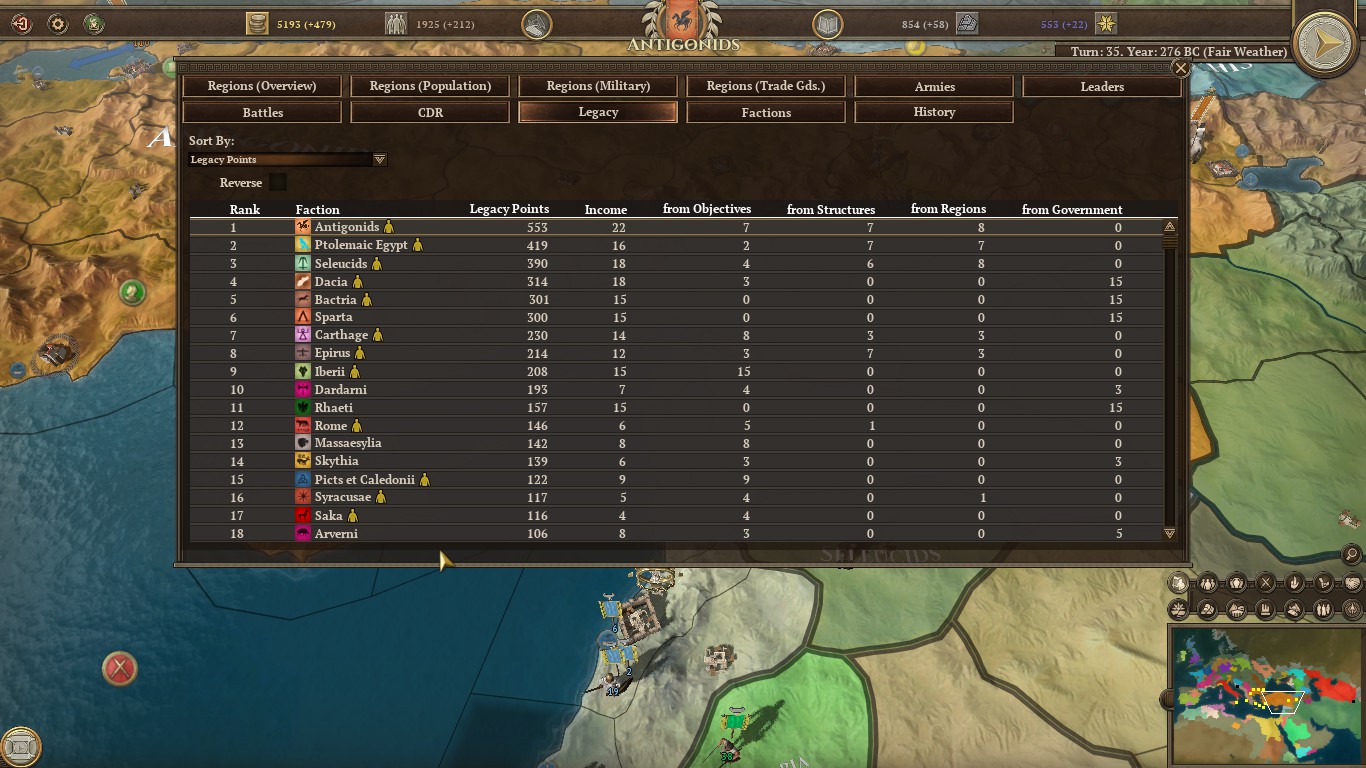Select the Carthage faction row
Image resolution: width=1366 pixels, height=768 pixels.
341,335
